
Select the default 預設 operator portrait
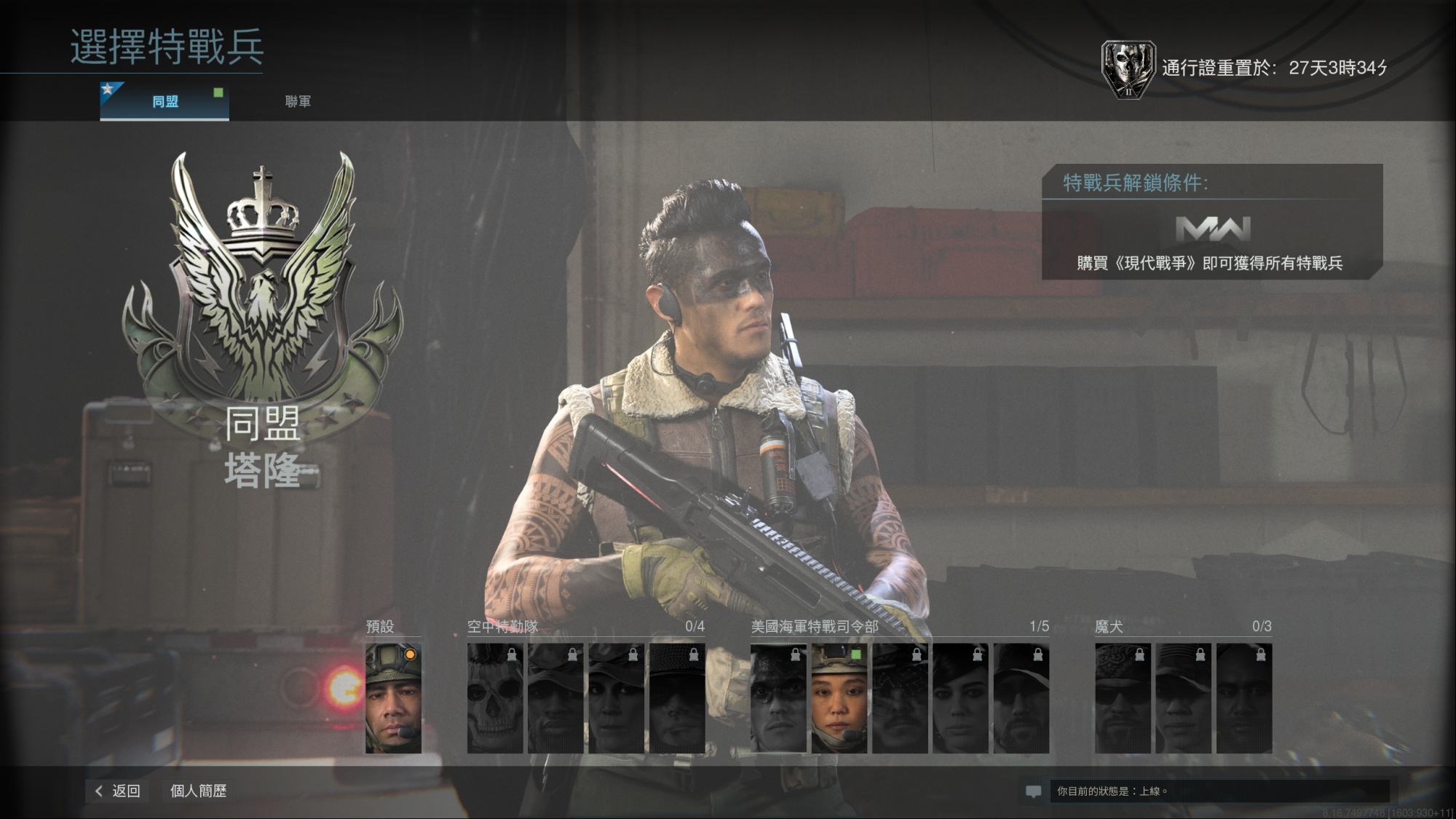(x=393, y=697)
